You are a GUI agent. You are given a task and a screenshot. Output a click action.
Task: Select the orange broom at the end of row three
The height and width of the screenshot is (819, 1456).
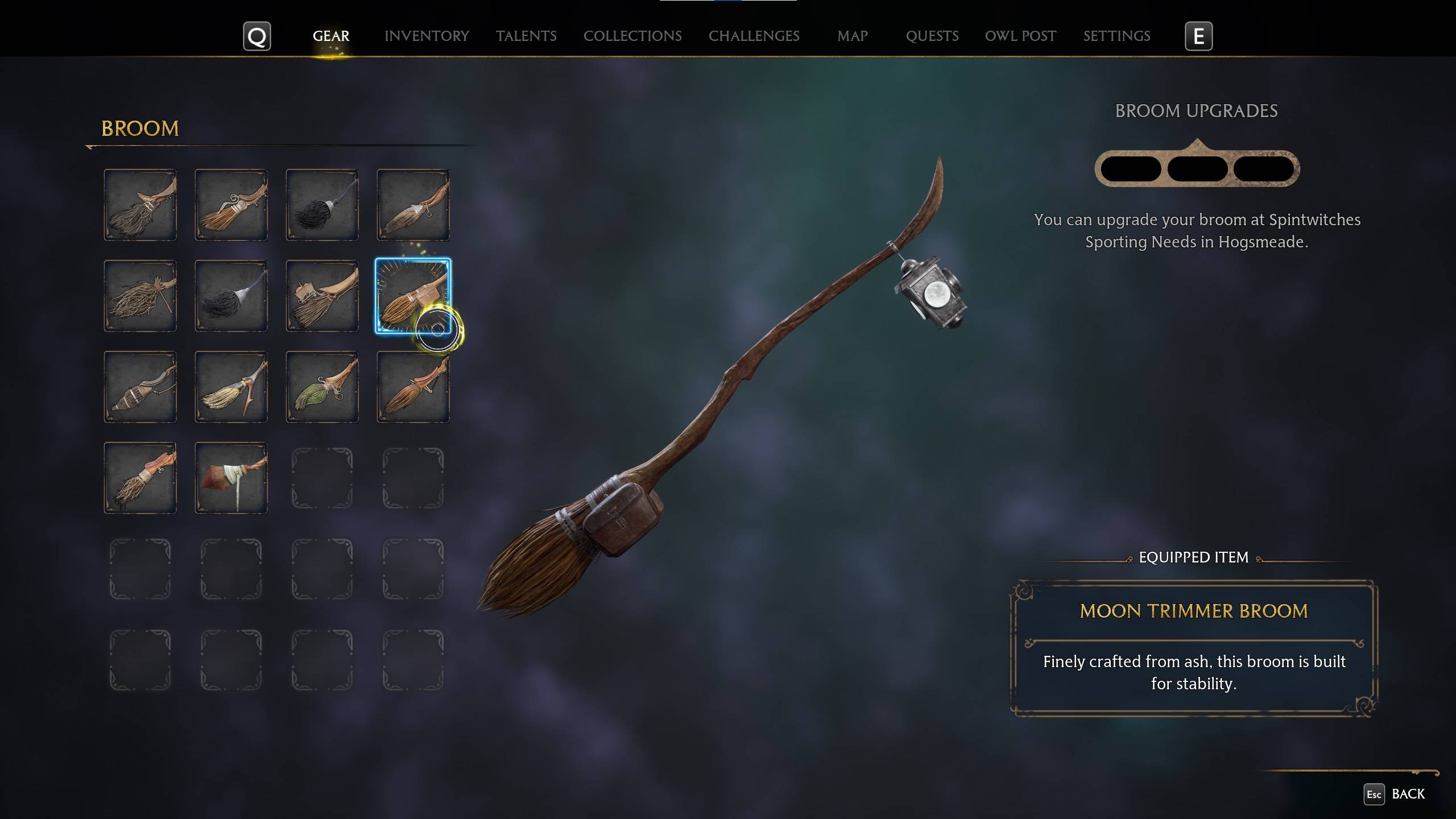click(x=413, y=387)
